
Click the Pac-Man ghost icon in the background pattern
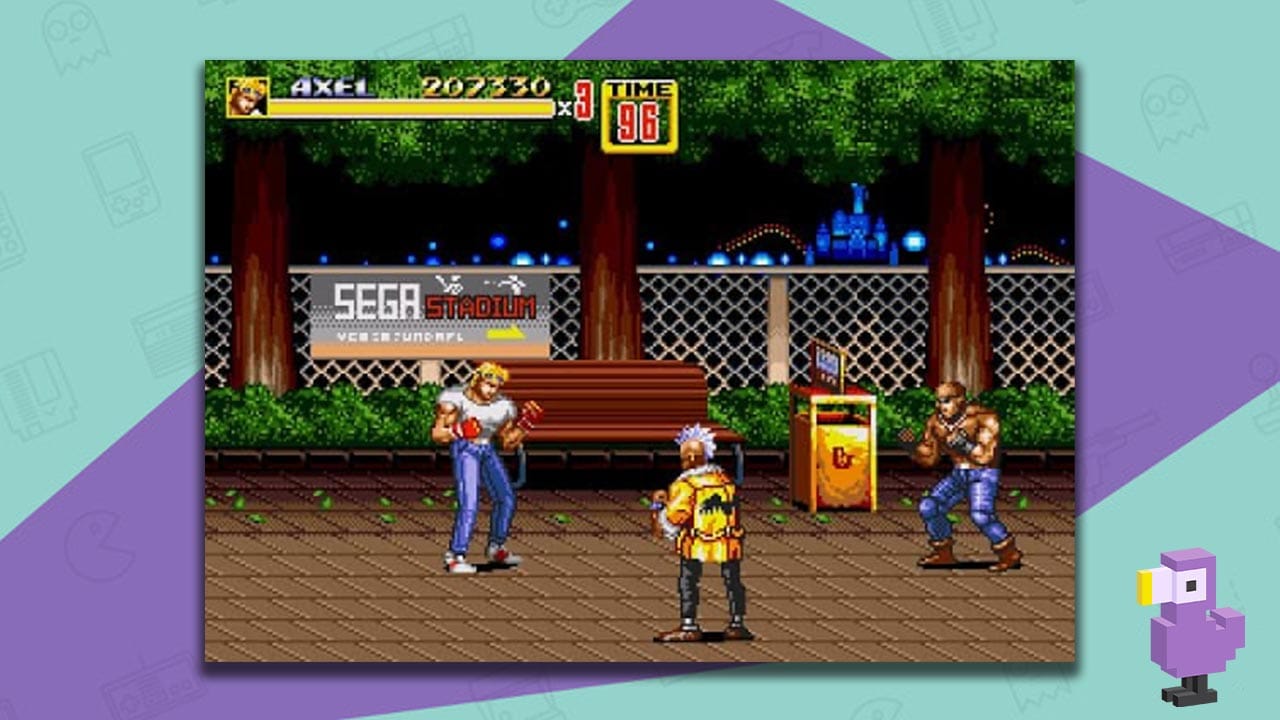point(73,38)
